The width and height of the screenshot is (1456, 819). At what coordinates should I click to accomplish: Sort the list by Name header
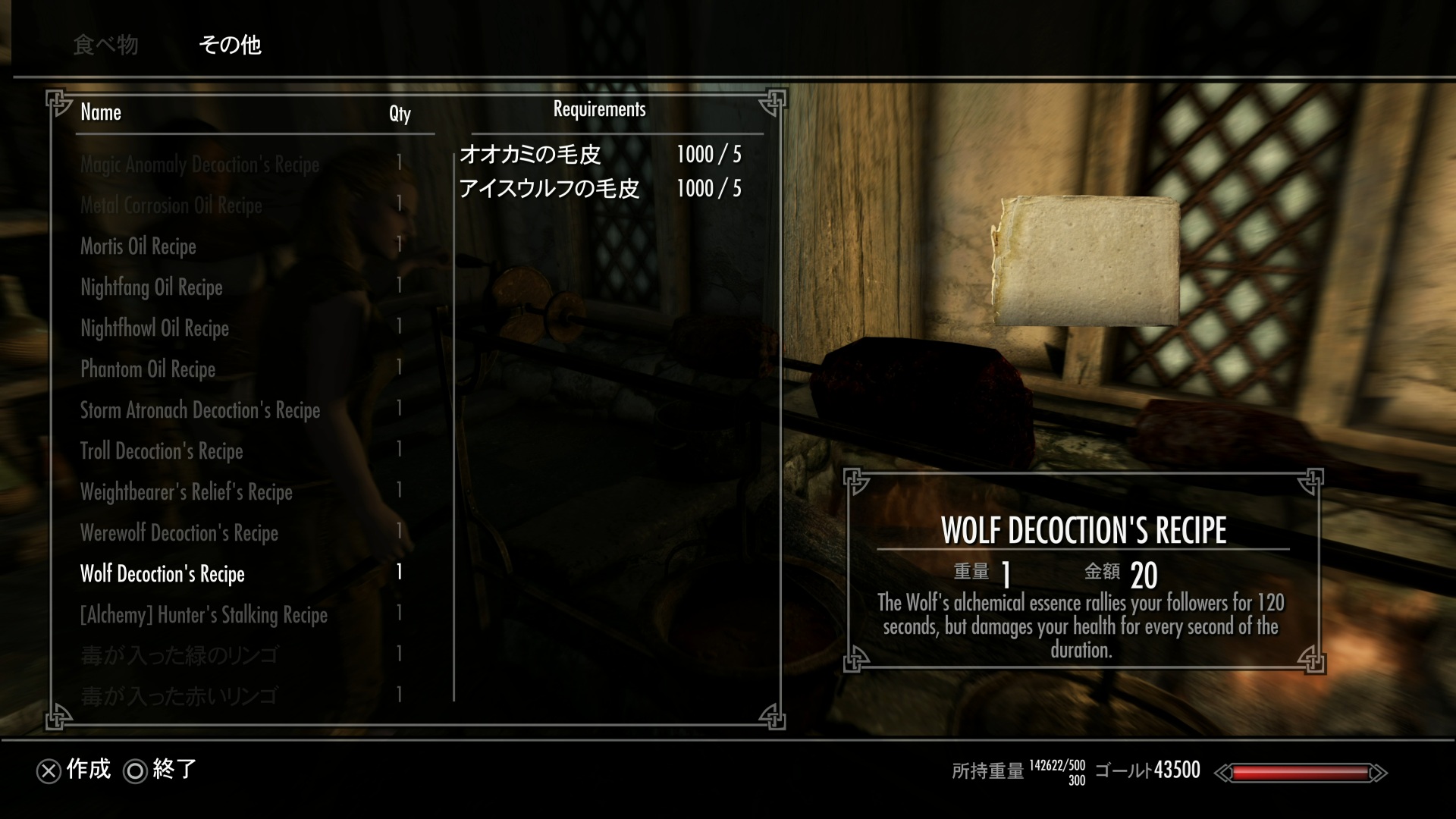click(x=101, y=112)
